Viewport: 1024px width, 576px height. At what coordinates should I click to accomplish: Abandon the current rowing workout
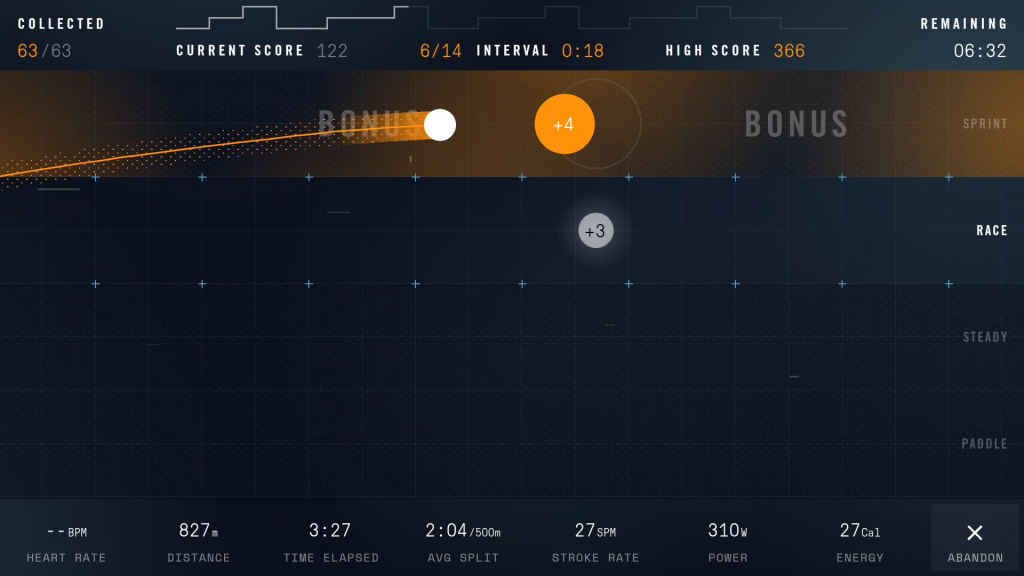[974, 540]
